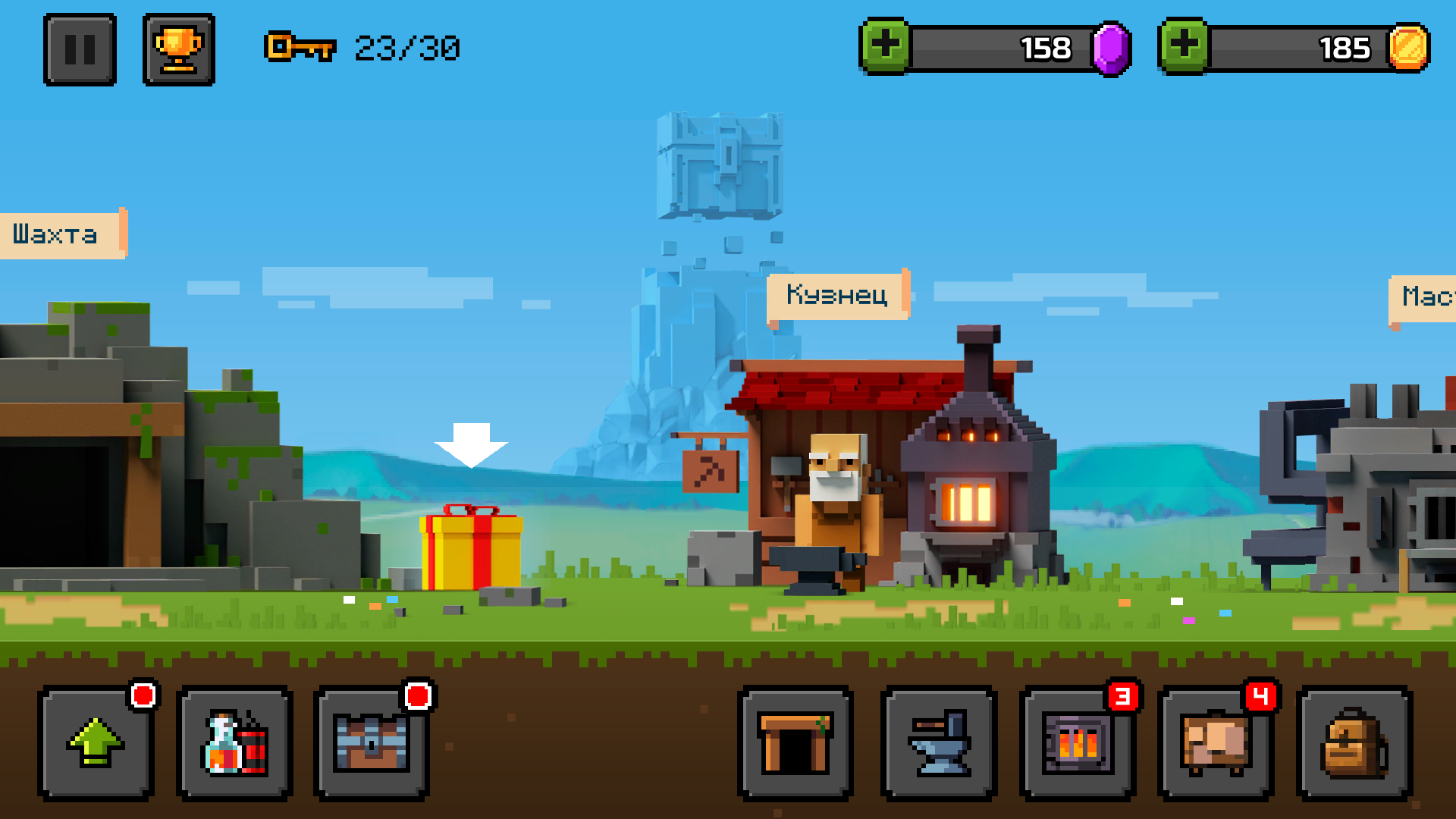1456x819 pixels.
Task: Open the trophy achievements screen
Action: coord(179,49)
